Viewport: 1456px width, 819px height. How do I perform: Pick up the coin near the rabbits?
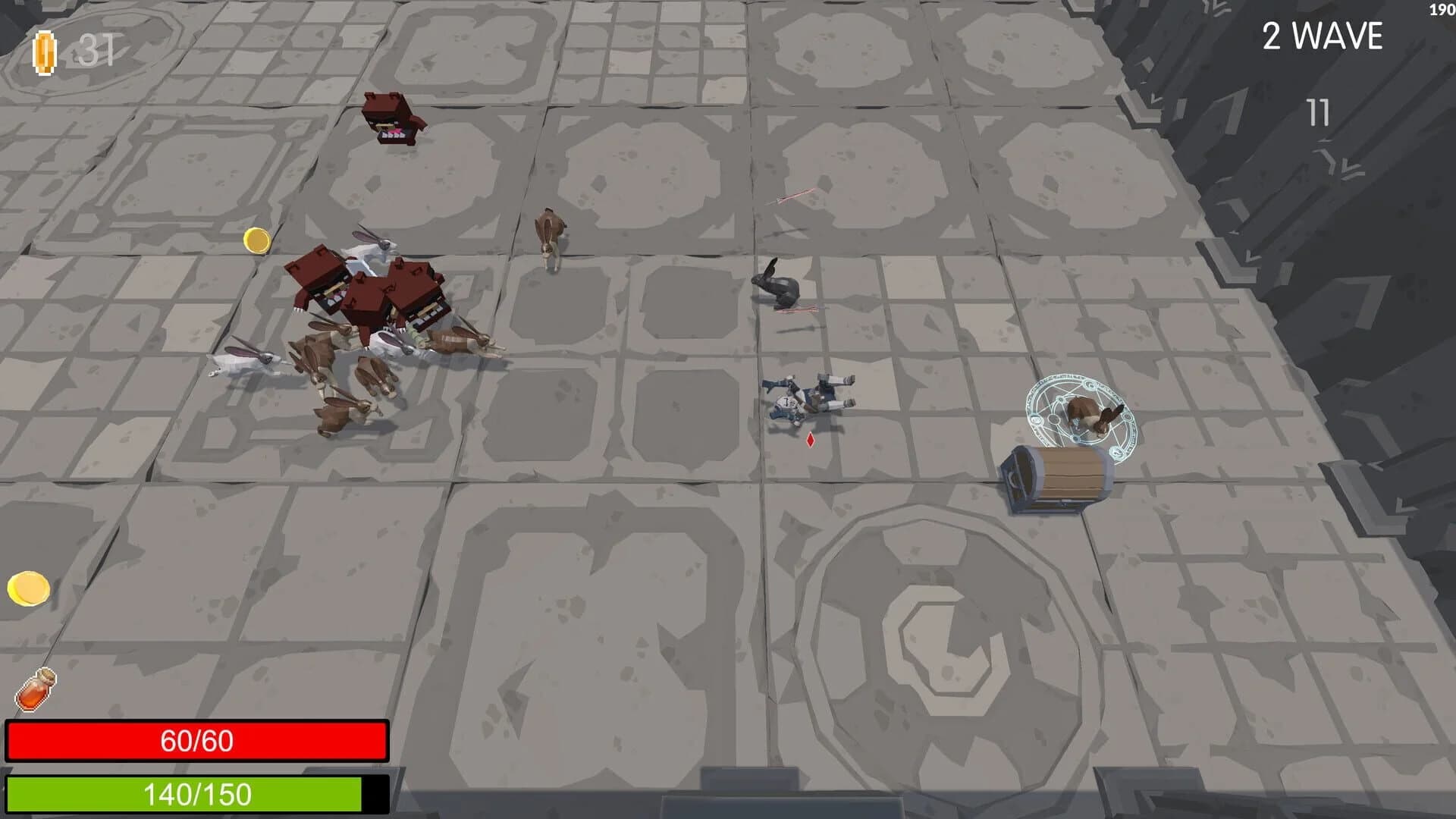pos(256,242)
